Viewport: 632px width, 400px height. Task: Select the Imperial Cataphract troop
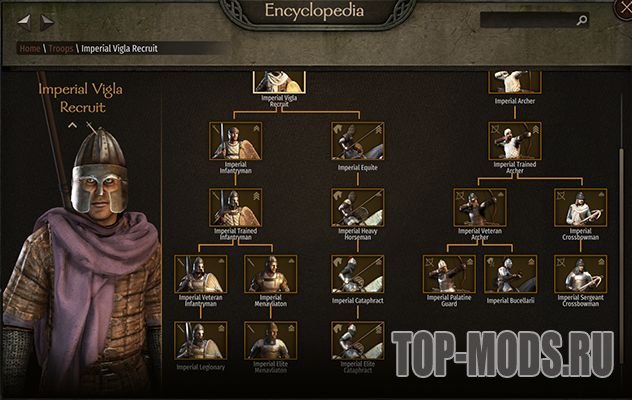tap(359, 273)
